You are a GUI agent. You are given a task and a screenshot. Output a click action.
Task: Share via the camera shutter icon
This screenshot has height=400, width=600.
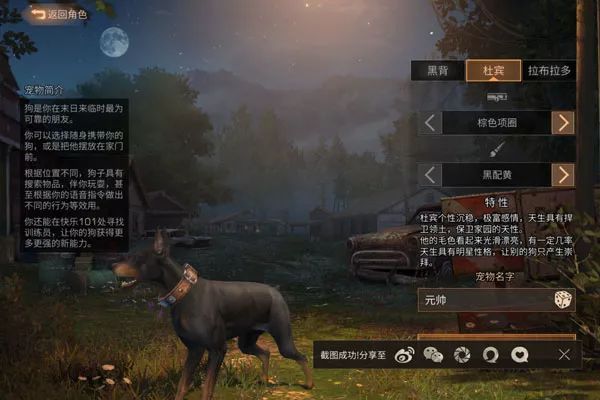click(x=462, y=354)
